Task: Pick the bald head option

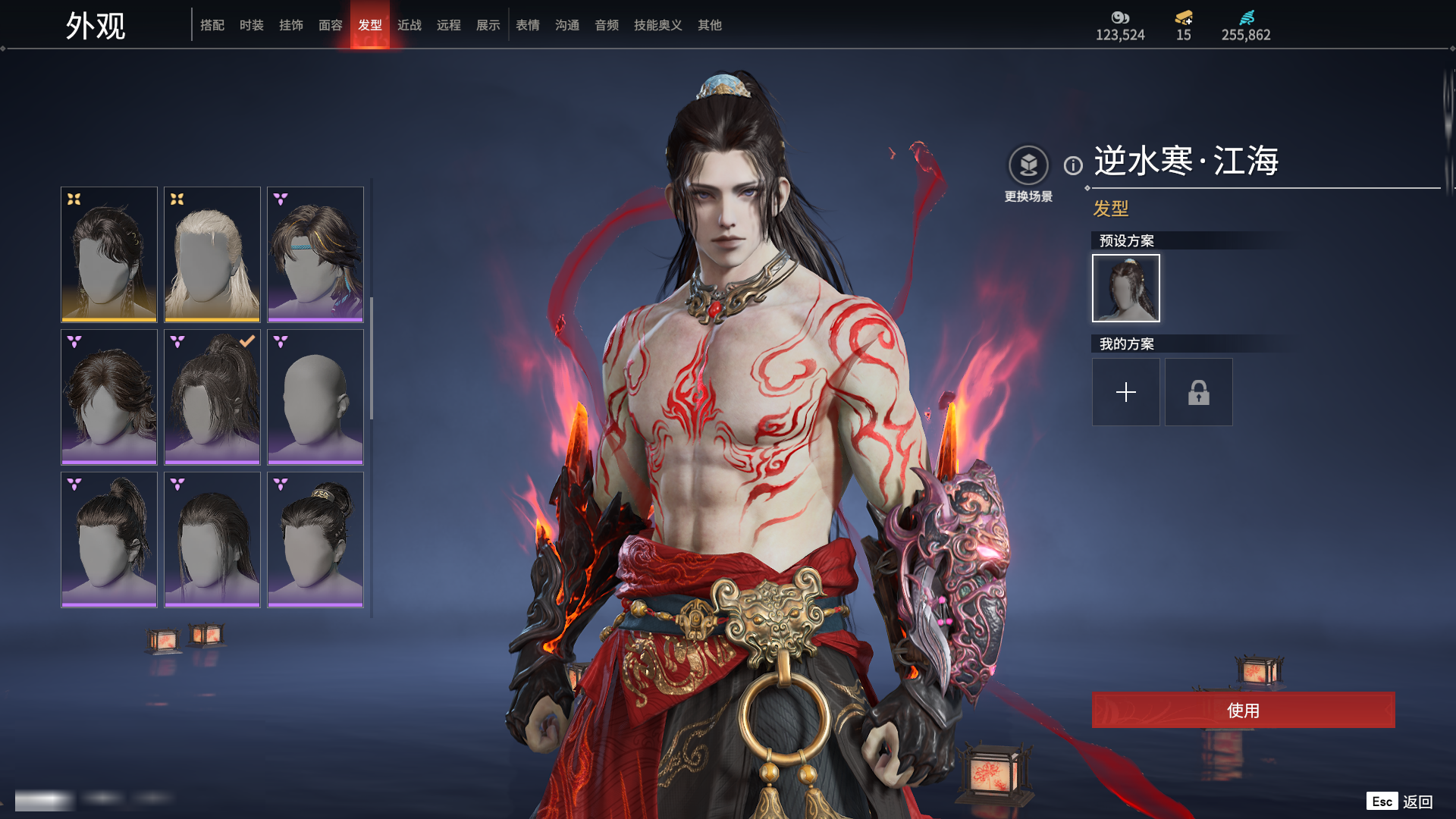Action: tap(315, 397)
